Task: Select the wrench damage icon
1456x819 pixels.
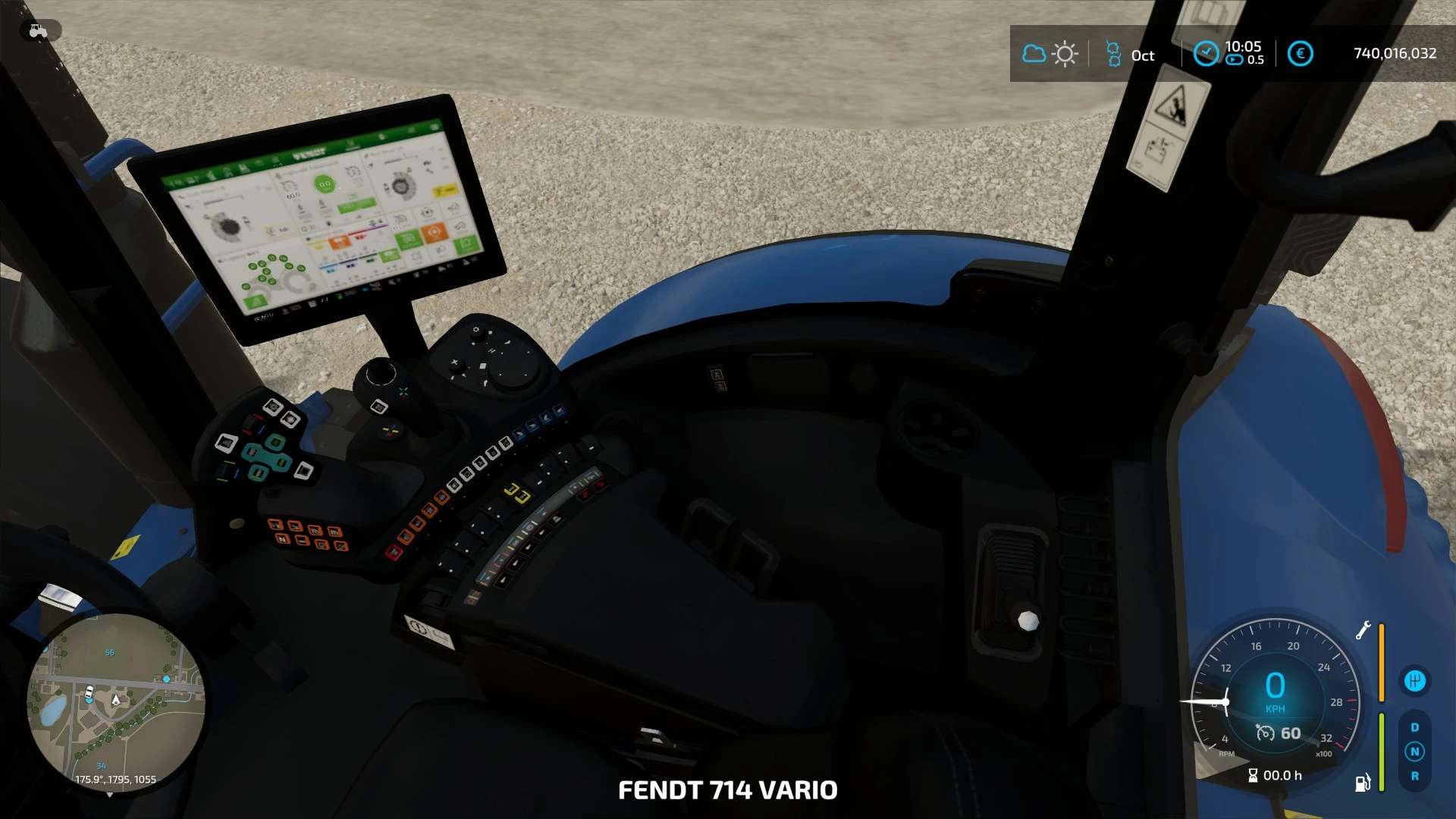Action: [1363, 629]
